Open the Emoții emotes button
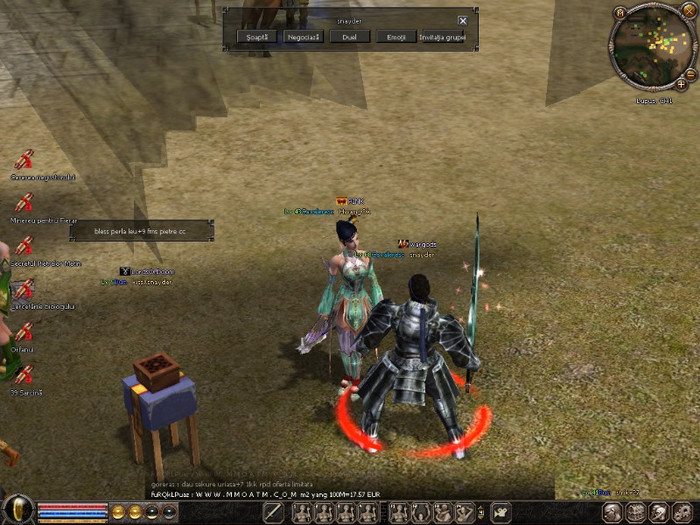This screenshot has height=525, width=700. pos(395,37)
